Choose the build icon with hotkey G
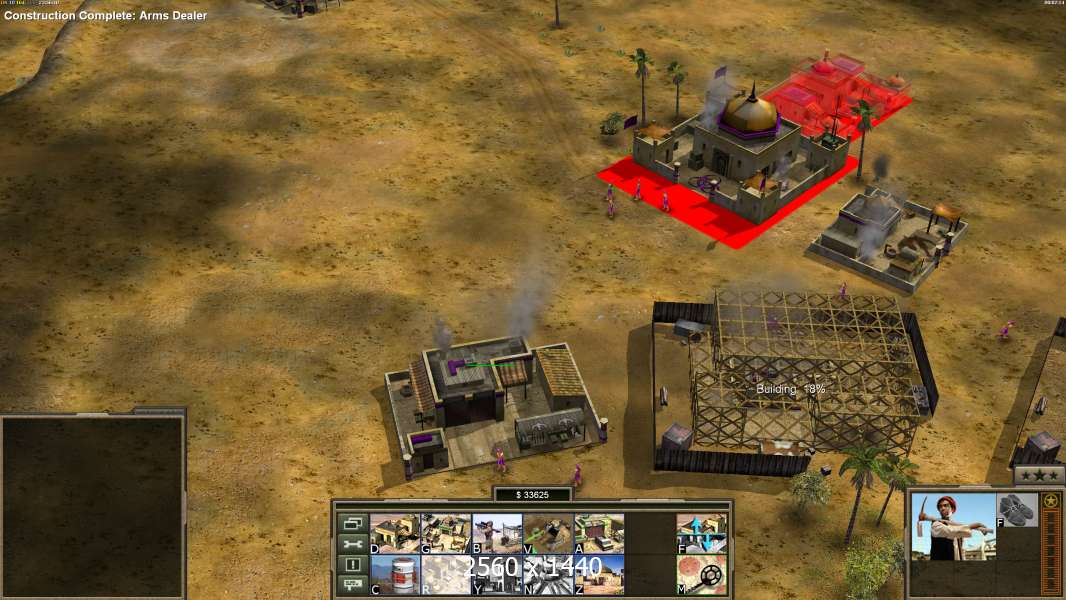Image resolution: width=1066 pixels, height=600 pixels. coord(445,533)
